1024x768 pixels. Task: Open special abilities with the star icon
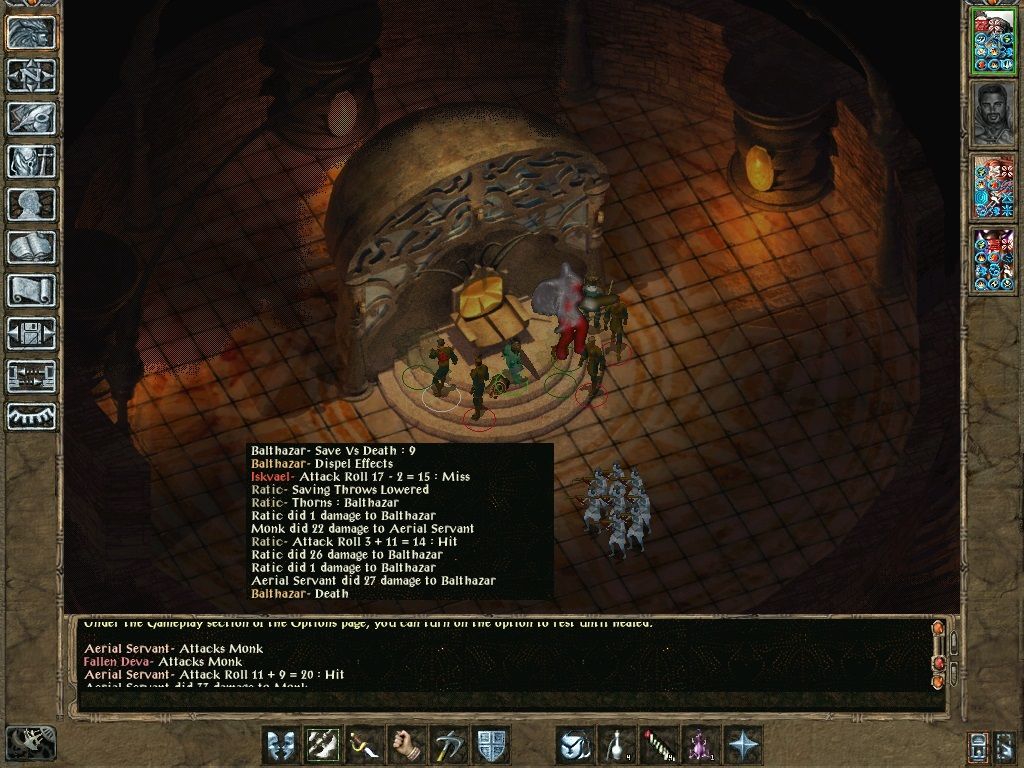tap(743, 746)
